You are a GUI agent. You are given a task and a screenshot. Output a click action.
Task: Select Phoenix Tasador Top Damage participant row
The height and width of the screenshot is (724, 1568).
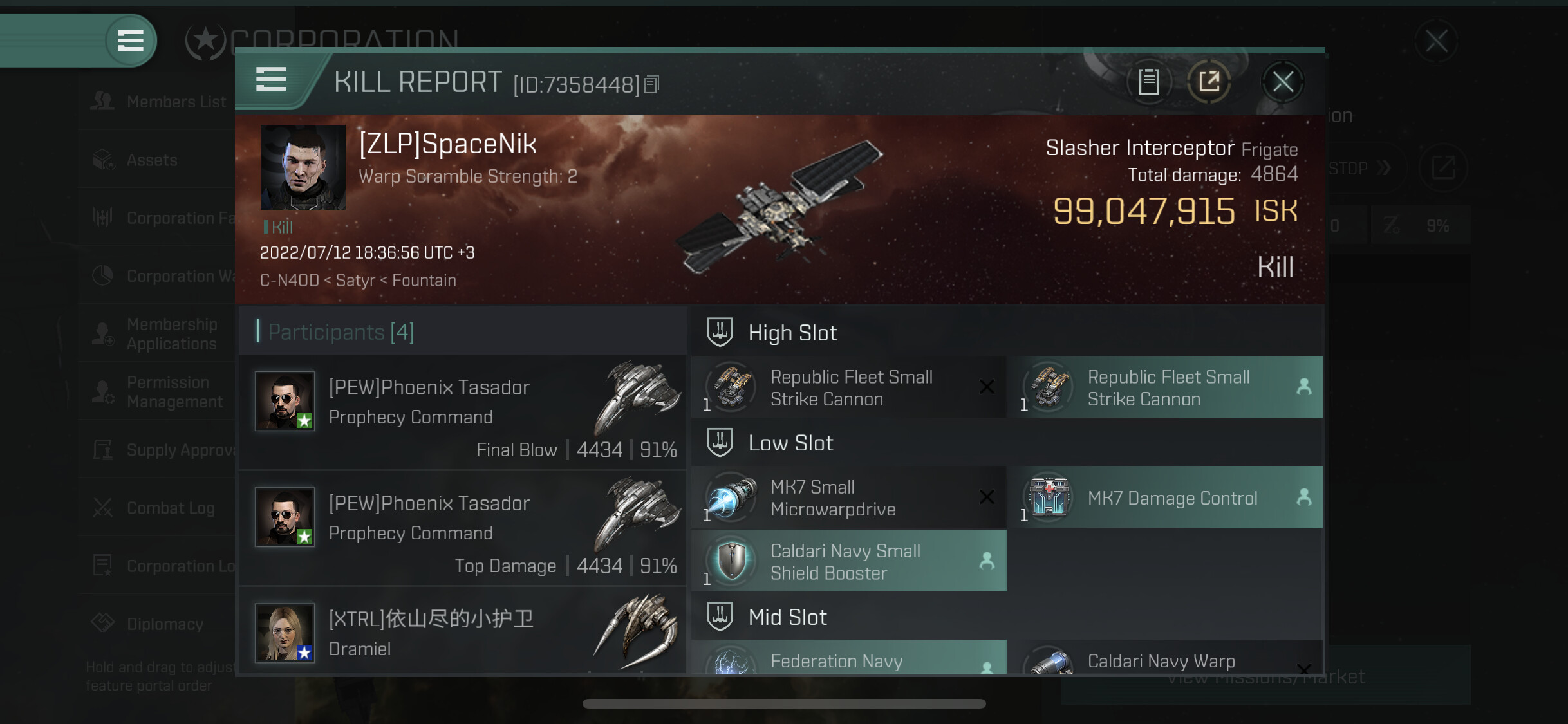[462, 528]
